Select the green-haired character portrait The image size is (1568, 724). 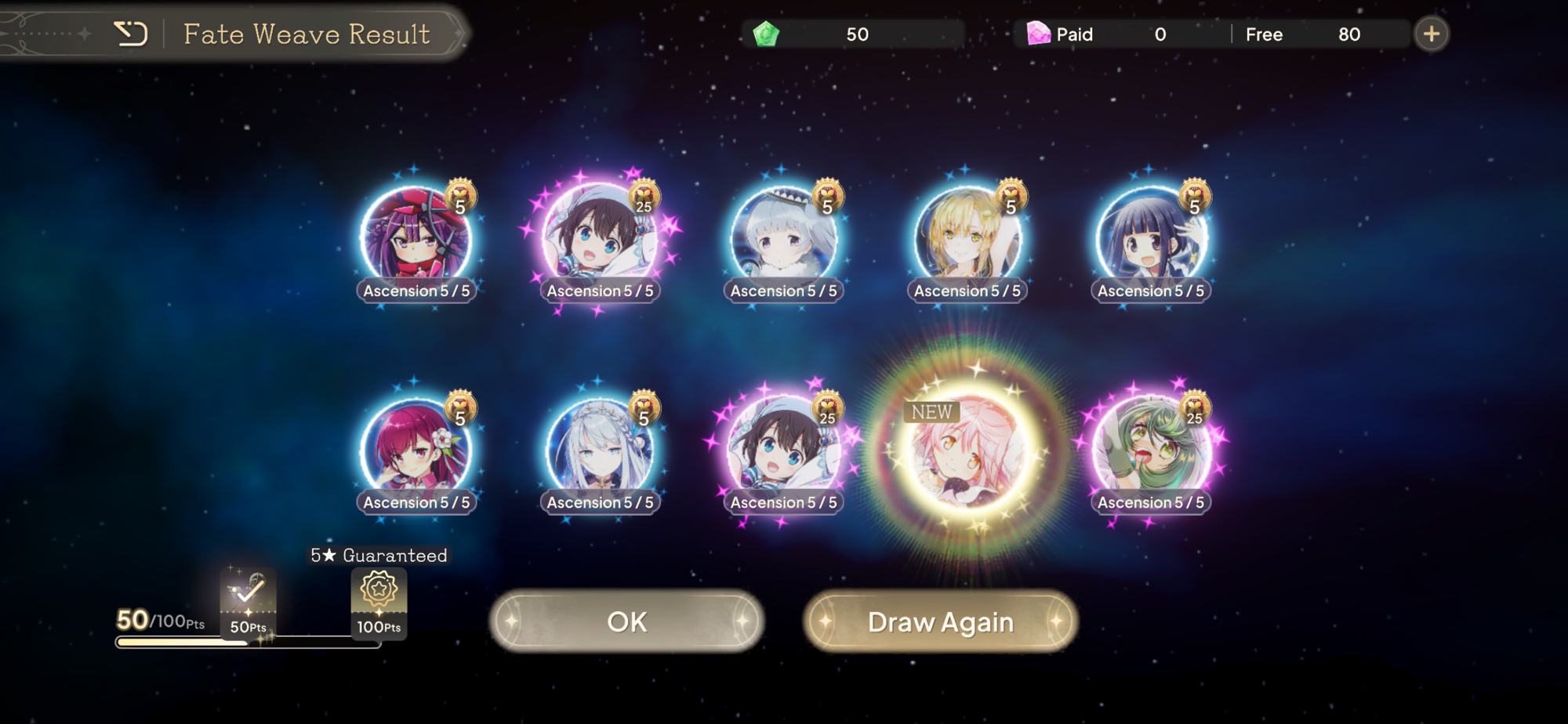point(1150,451)
